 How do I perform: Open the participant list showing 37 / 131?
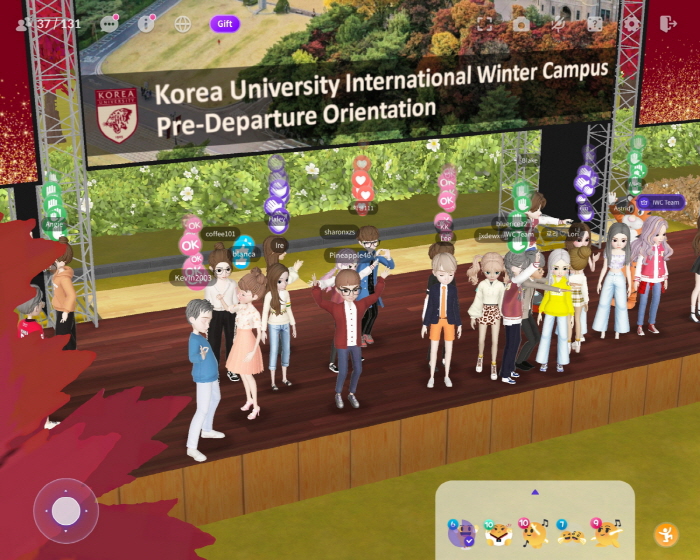(49, 24)
